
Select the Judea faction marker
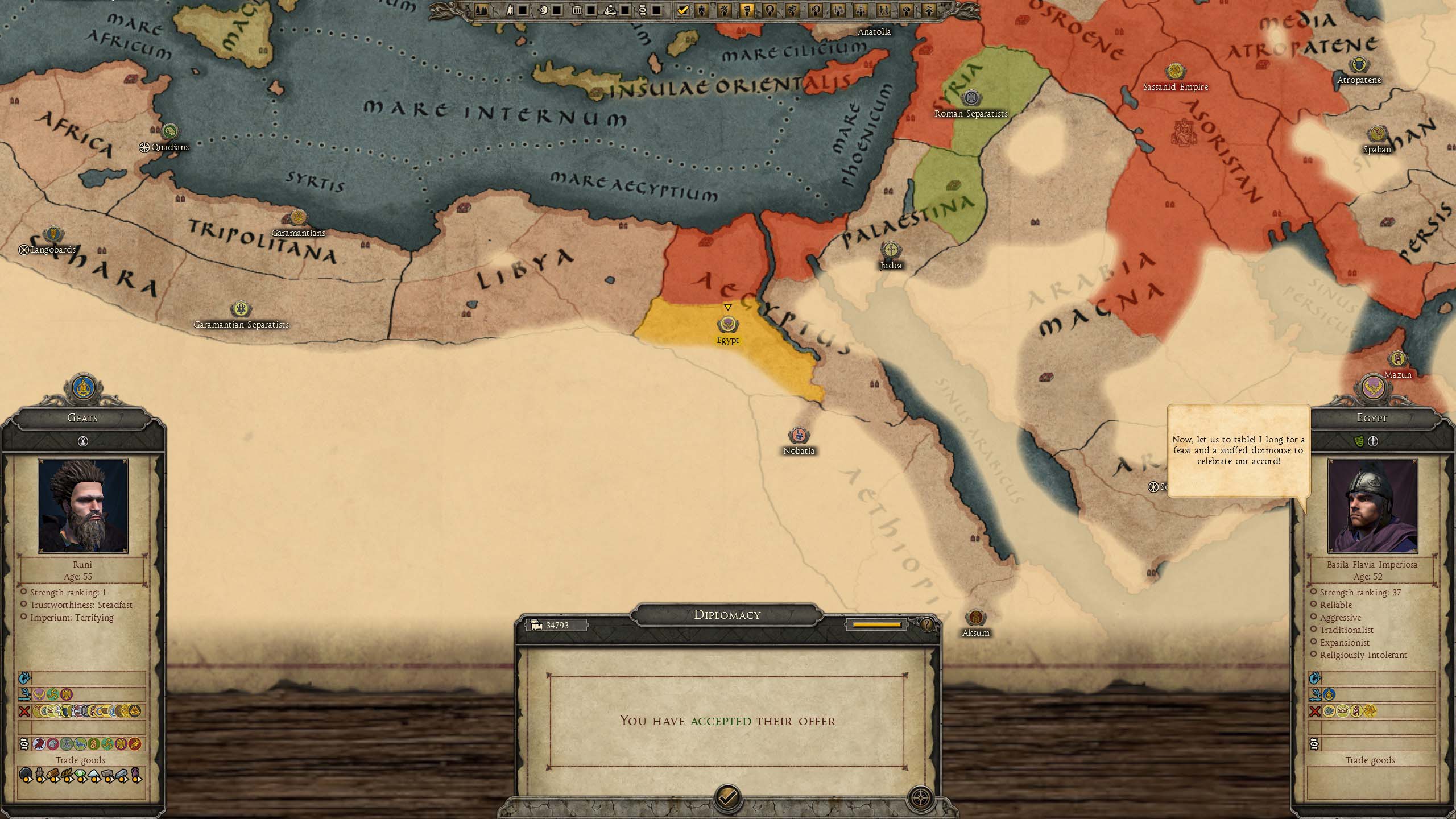[x=890, y=250]
